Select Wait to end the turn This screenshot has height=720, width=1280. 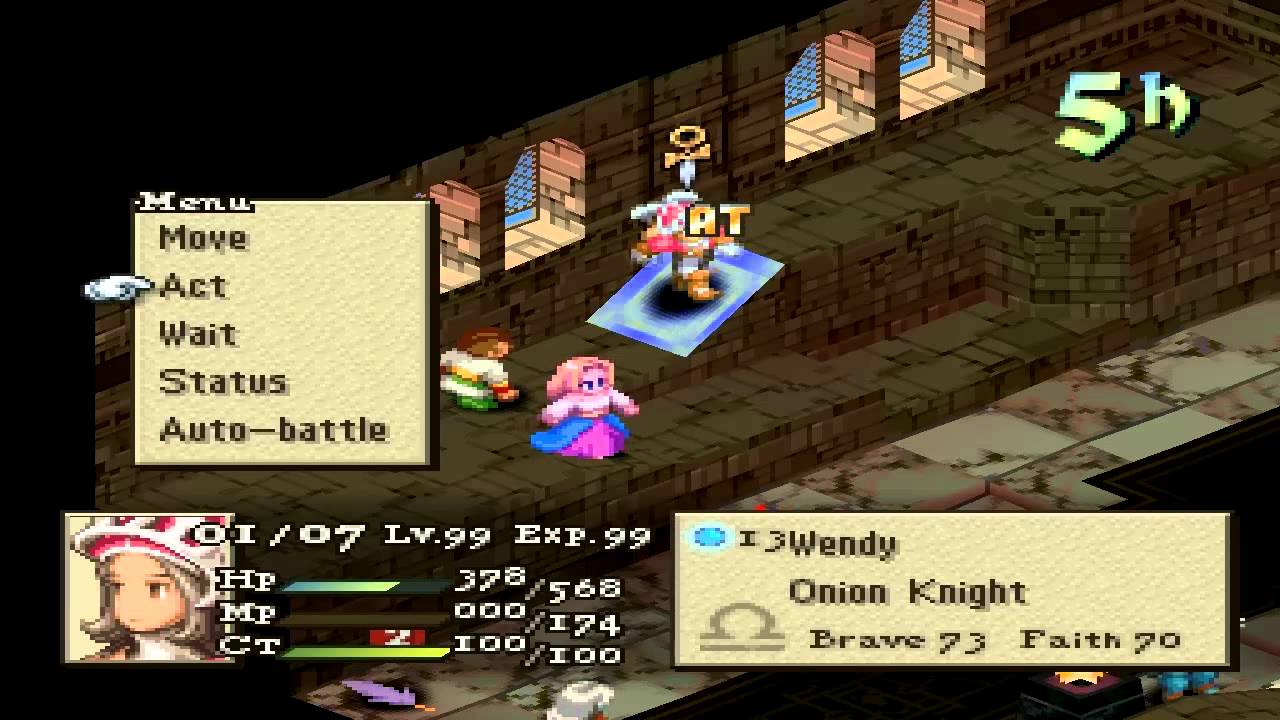tap(198, 334)
